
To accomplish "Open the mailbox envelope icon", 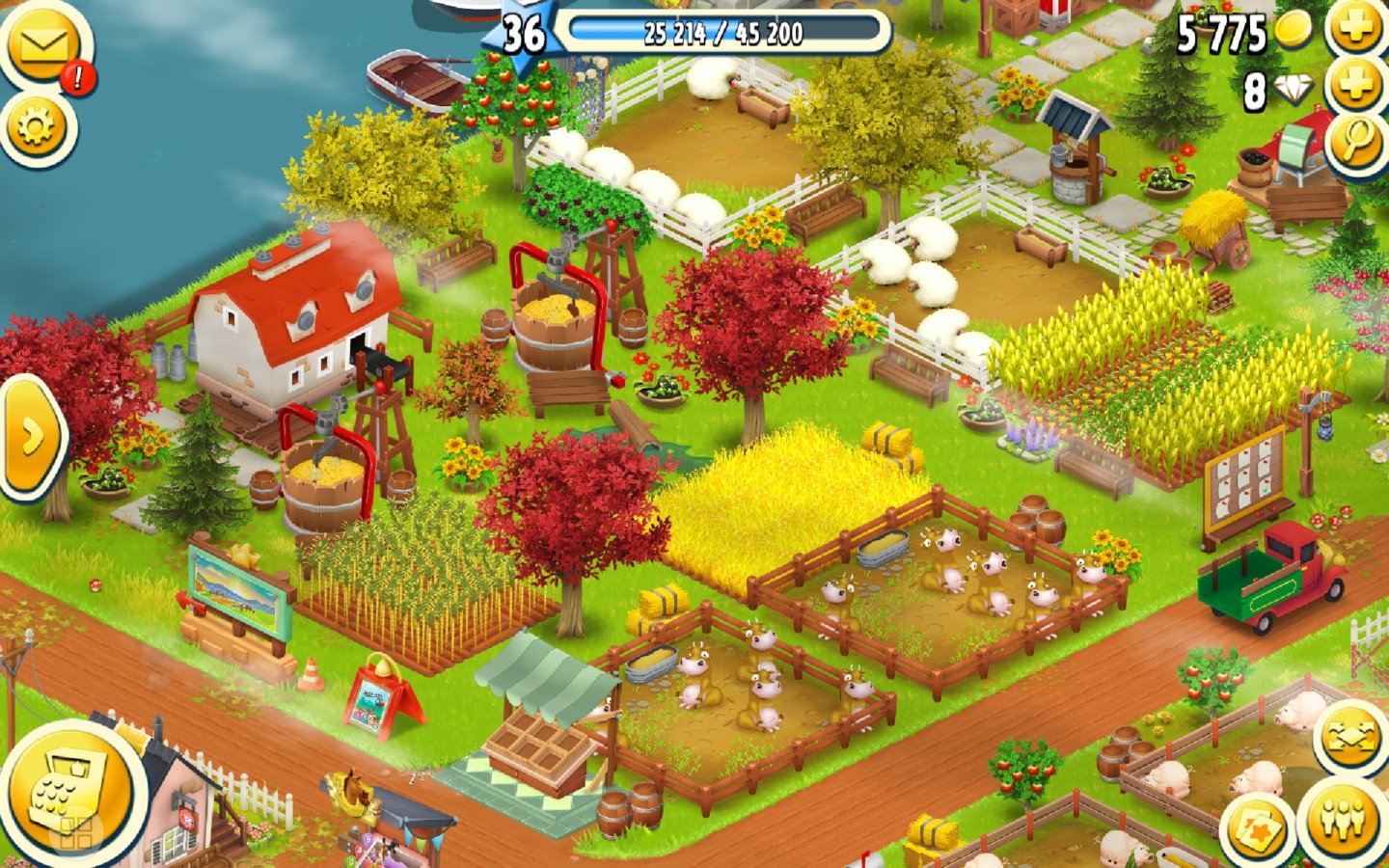I will (42, 46).
